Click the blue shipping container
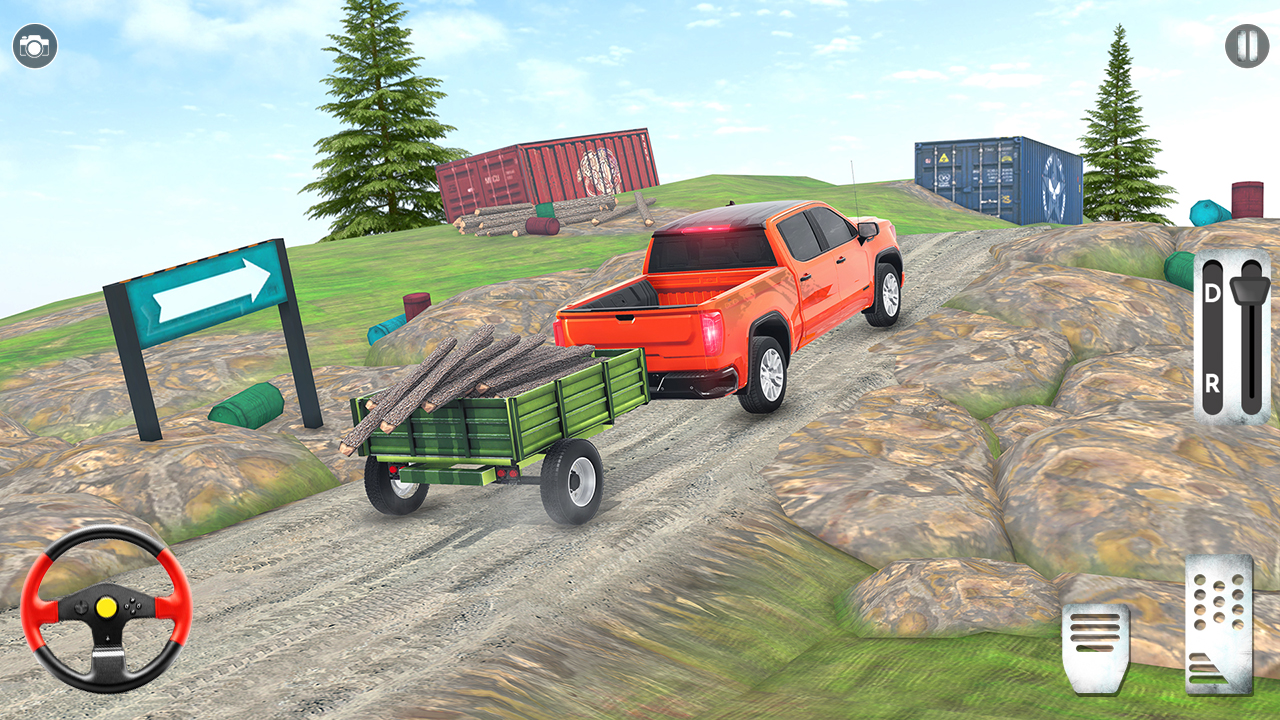1280x720 pixels. tap(995, 180)
